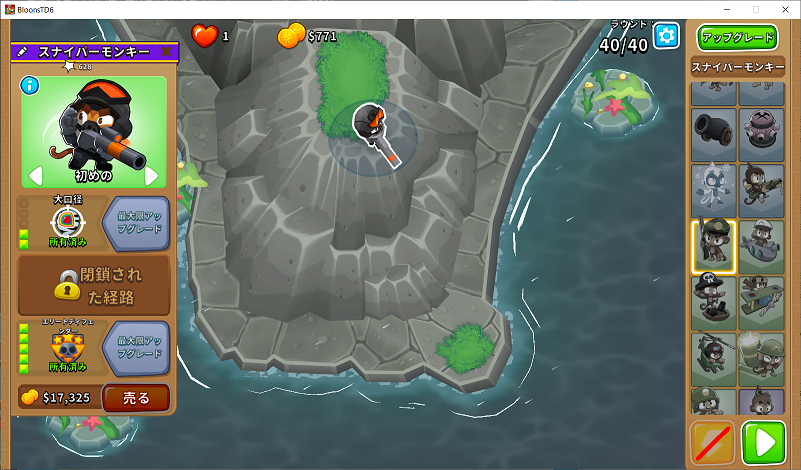This screenshot has width=801, height=470.
Task: Switch targeting mode with left arrow
Action: 34,176
